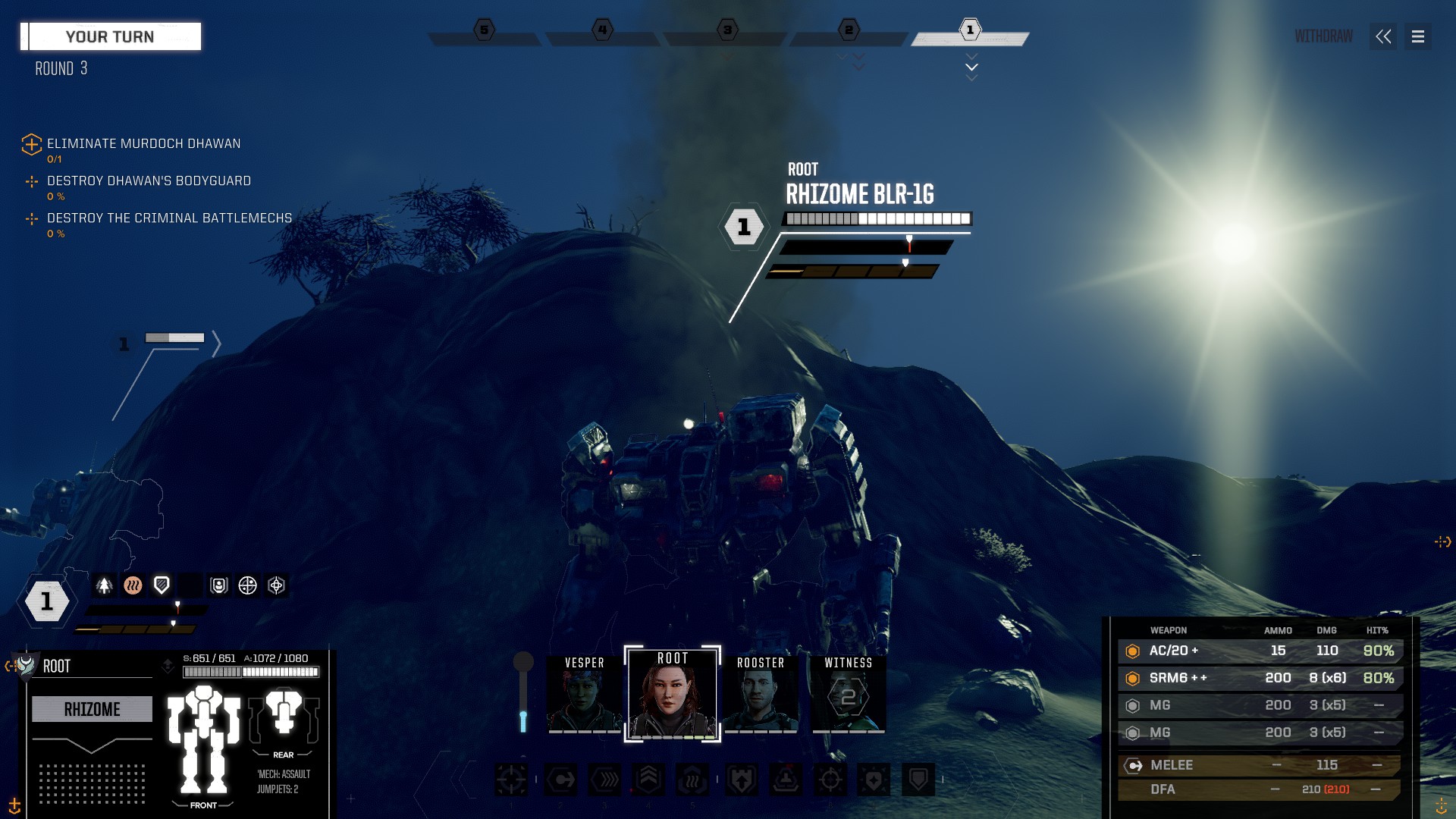Image resolution: width=1456 pixels, height=819 pixels.
Task: Choose the move action for Root
Action: click(x=560, y=779)
